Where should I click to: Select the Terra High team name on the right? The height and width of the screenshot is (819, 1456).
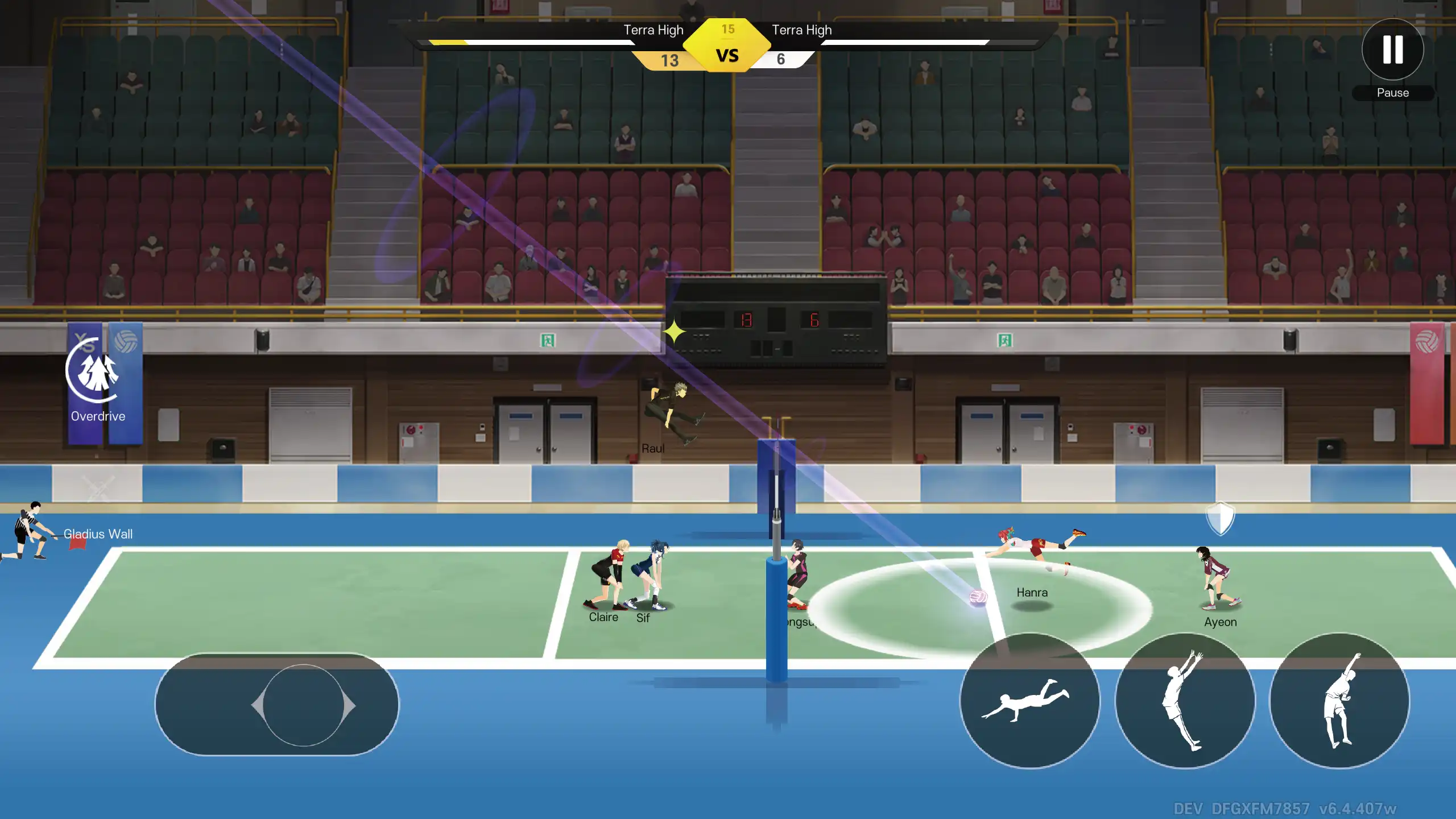(802, 30)
